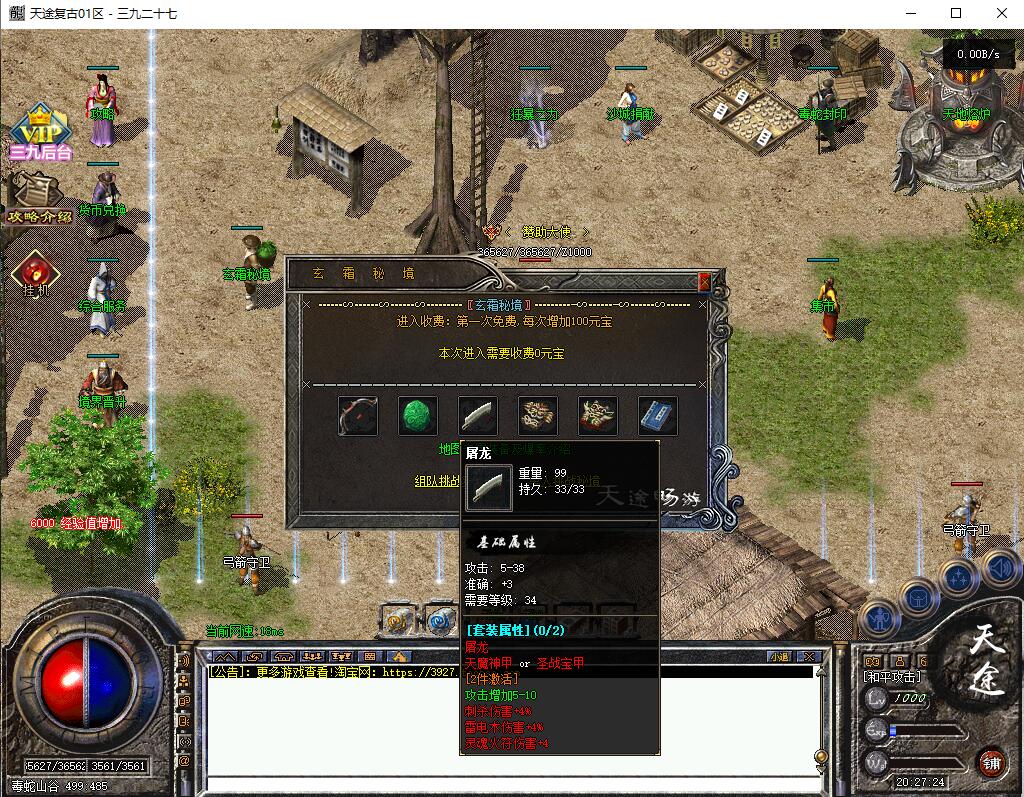The image size is (1024, 797).
Task: Select the blue skill book reward slot
Action: (658, 416)
